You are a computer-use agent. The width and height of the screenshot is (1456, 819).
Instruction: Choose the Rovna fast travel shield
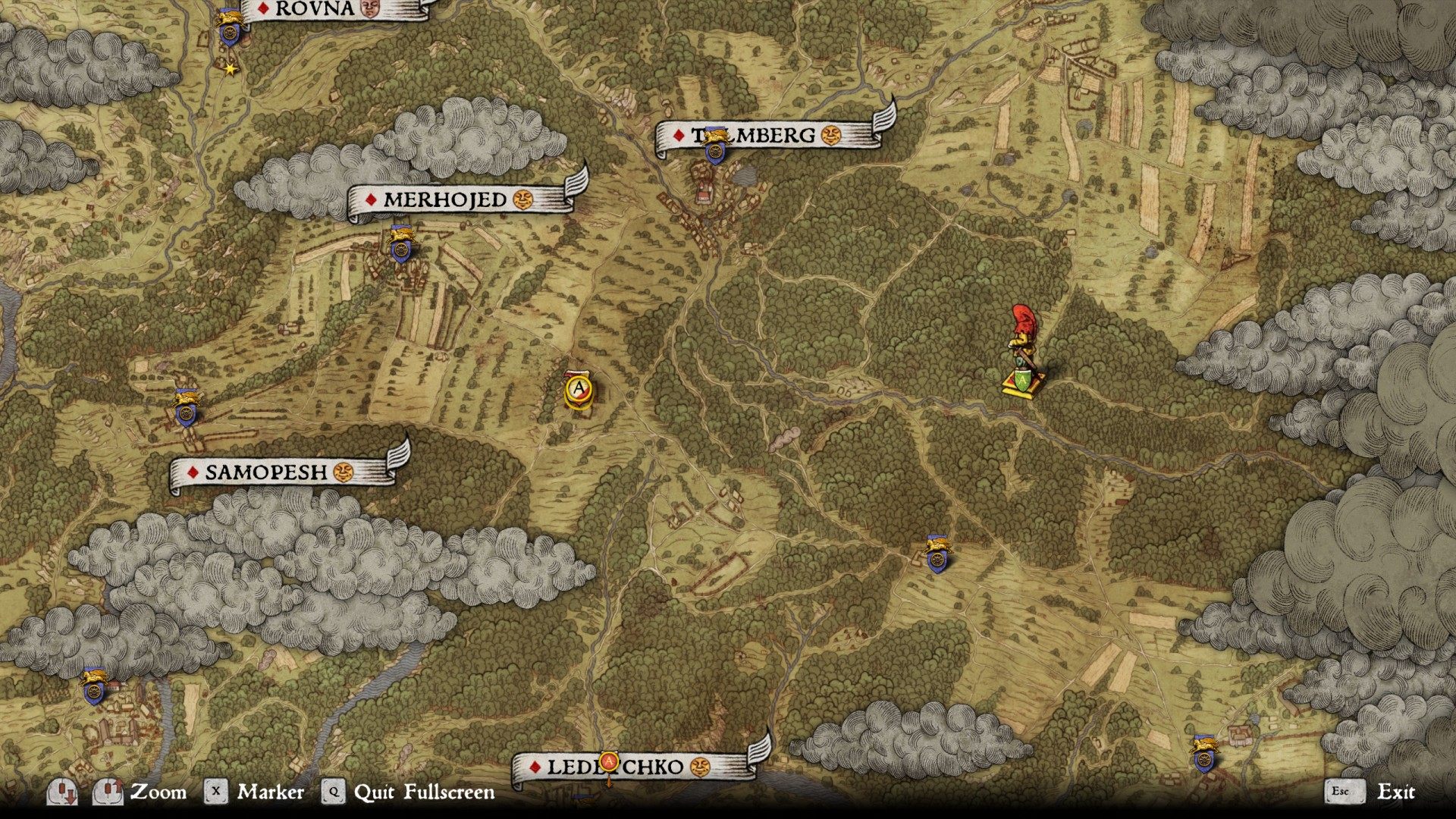pos(229,28)
